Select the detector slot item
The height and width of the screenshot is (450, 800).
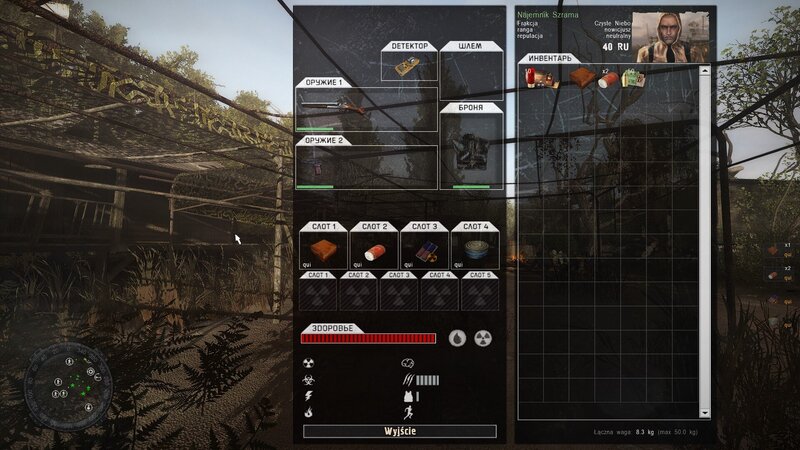click(410, 68)
